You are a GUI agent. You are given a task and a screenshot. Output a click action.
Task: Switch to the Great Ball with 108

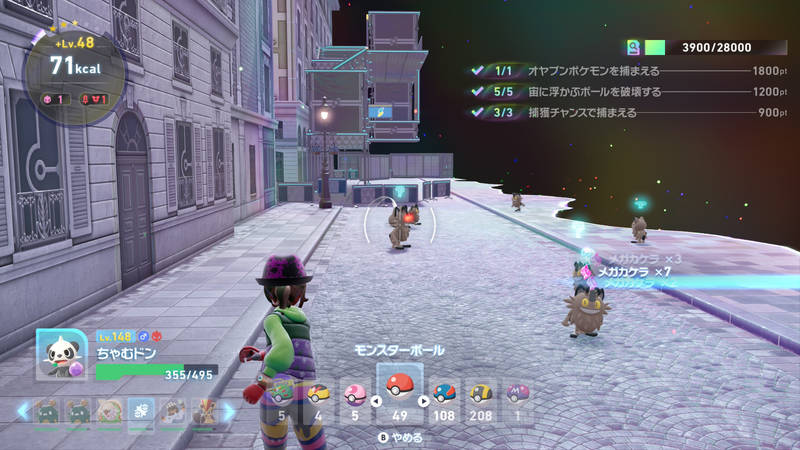click(x=445, y=394)
